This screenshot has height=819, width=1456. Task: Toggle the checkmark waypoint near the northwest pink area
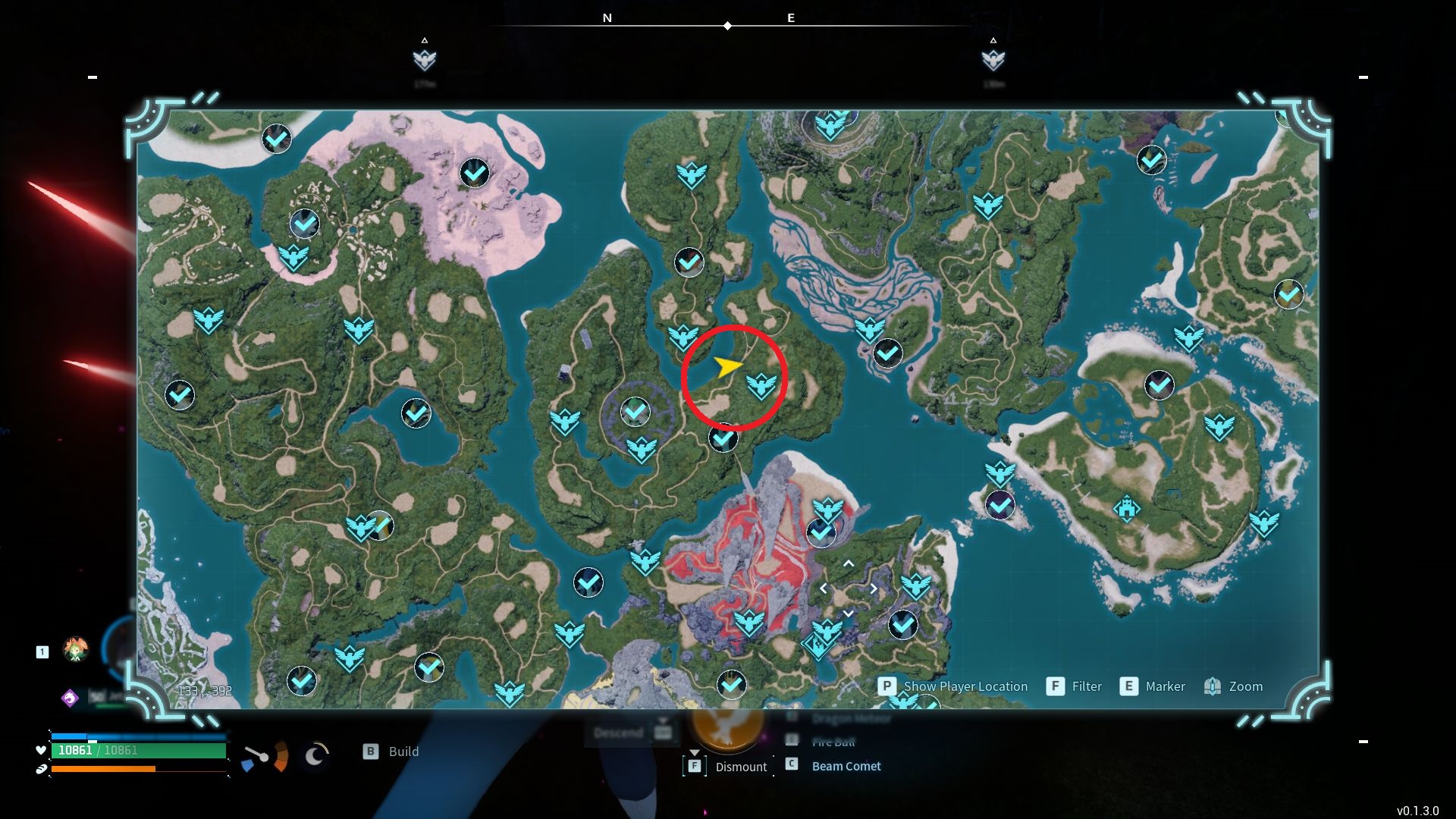click(475, 172)
